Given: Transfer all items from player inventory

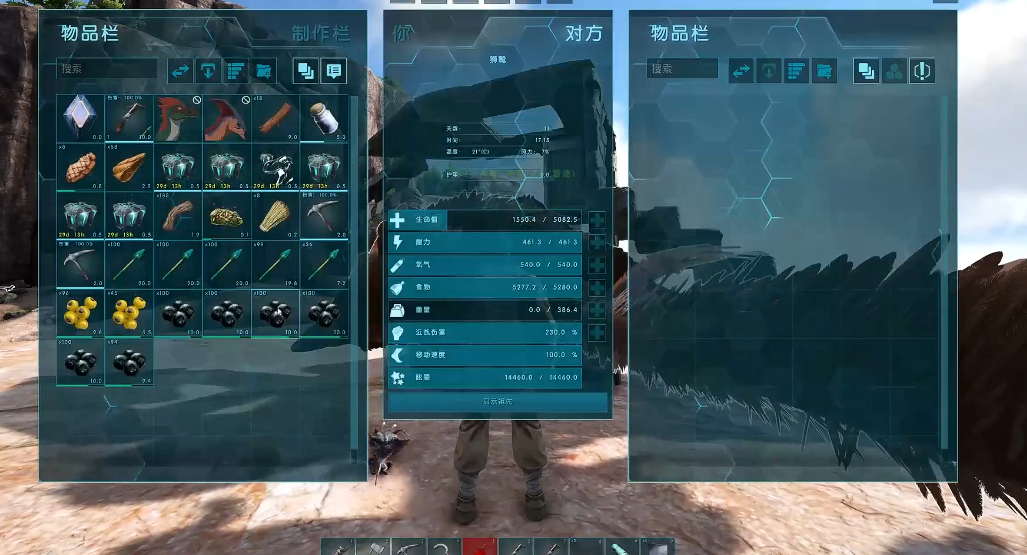Looking at the screenshot, I should [x=180, y=70].
